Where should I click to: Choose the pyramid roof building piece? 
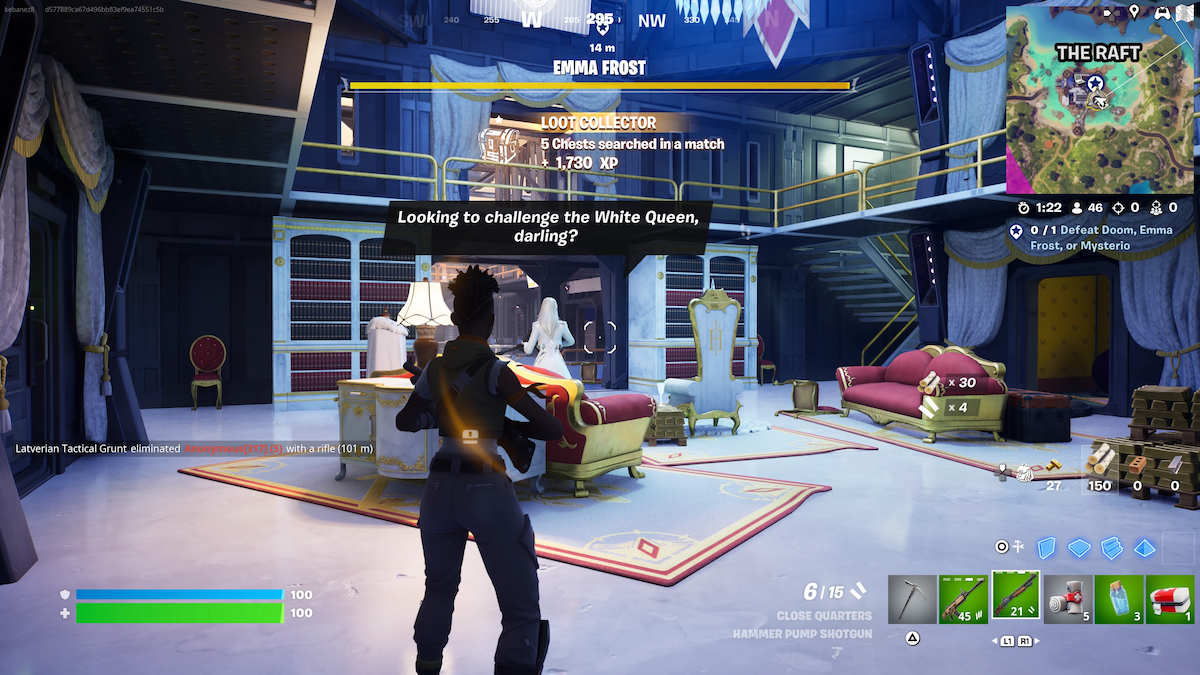tap(1145, 547)
